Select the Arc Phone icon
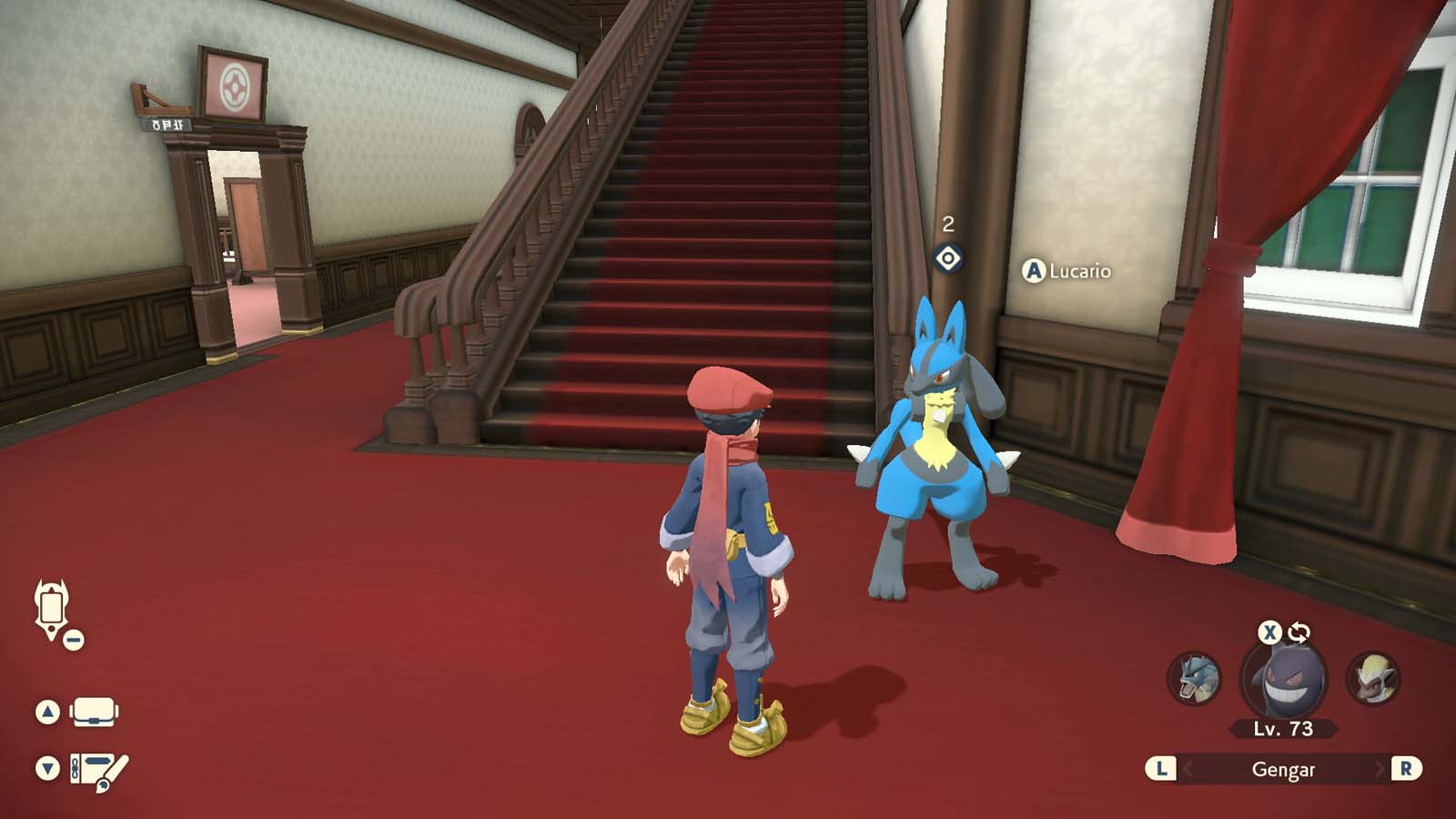The height and width of the screenshot is (819, 1456). click(50, 608)
